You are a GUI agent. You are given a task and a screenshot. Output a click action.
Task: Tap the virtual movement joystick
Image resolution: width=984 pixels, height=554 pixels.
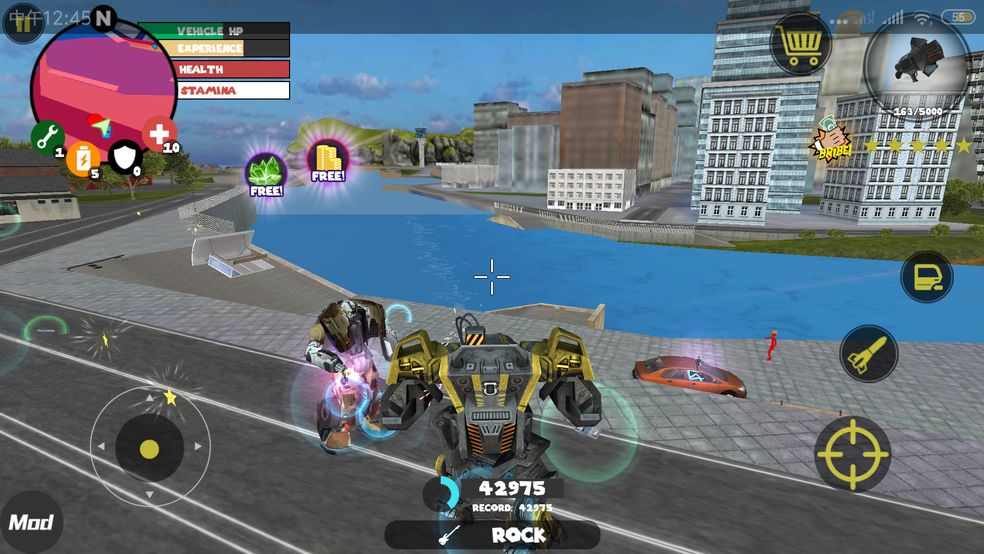(x=149, y=447)
